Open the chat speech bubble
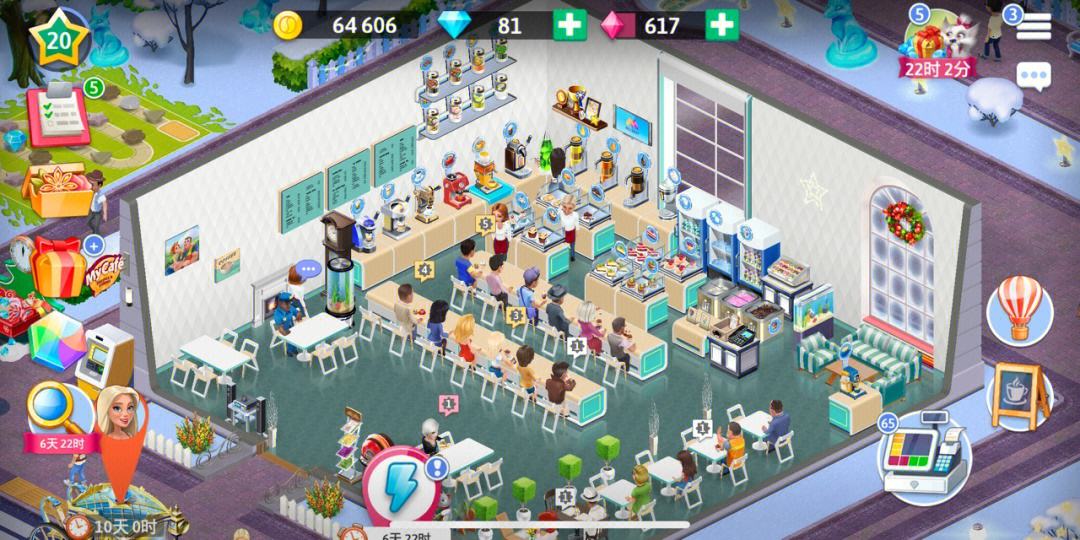 point(1033,76)
